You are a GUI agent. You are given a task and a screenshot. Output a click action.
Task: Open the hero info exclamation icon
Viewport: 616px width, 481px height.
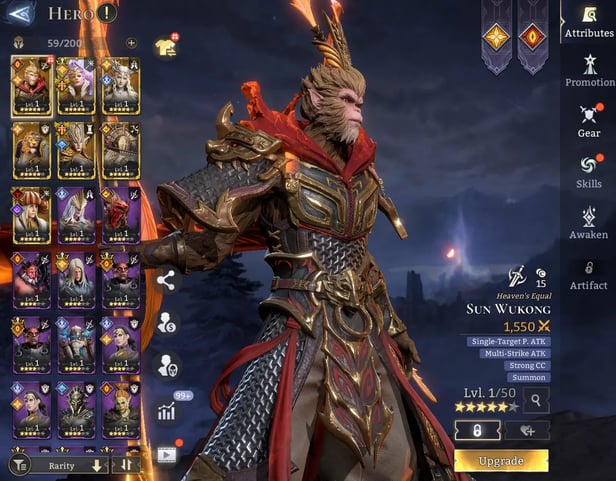coord(107,13)
